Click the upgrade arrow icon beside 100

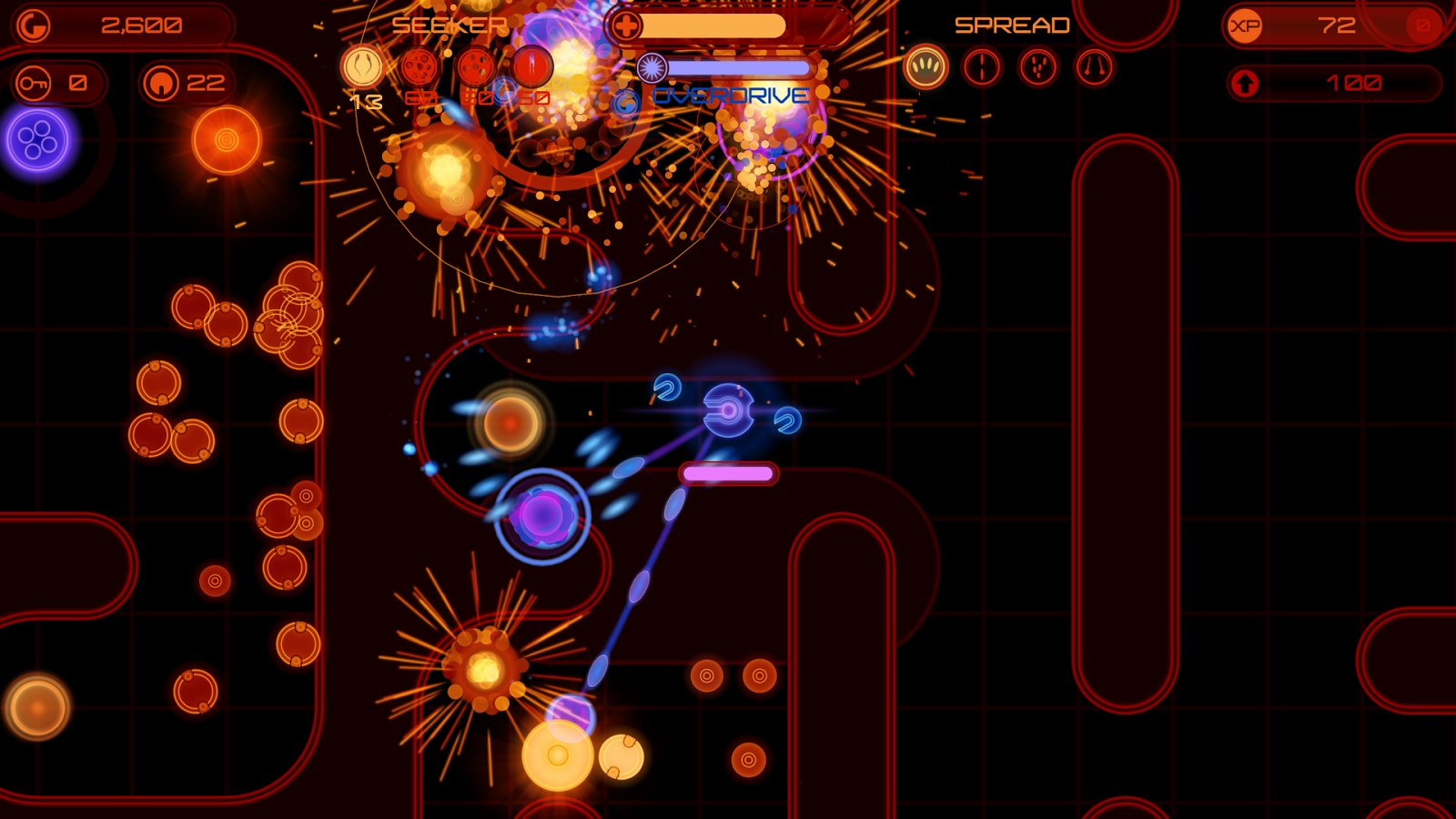[1246, 82]
